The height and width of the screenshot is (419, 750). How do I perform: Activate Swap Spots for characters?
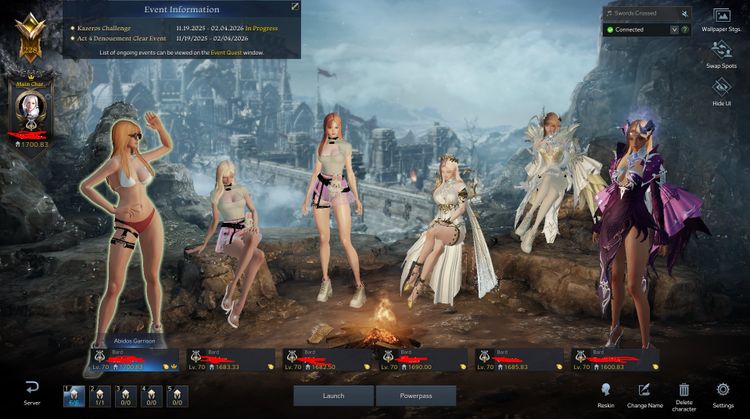pos(721,56)
